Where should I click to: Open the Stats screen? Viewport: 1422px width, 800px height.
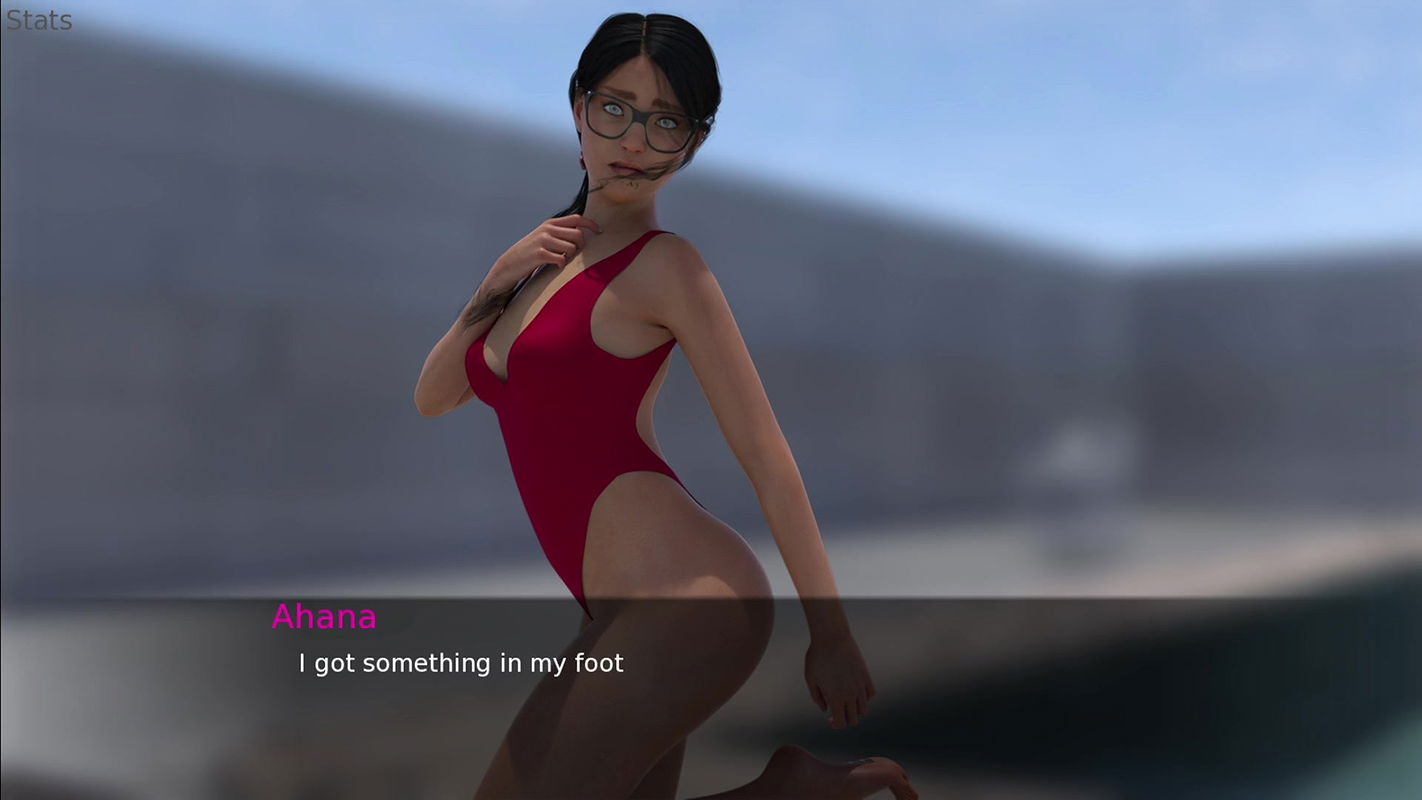tap(39, 20)
